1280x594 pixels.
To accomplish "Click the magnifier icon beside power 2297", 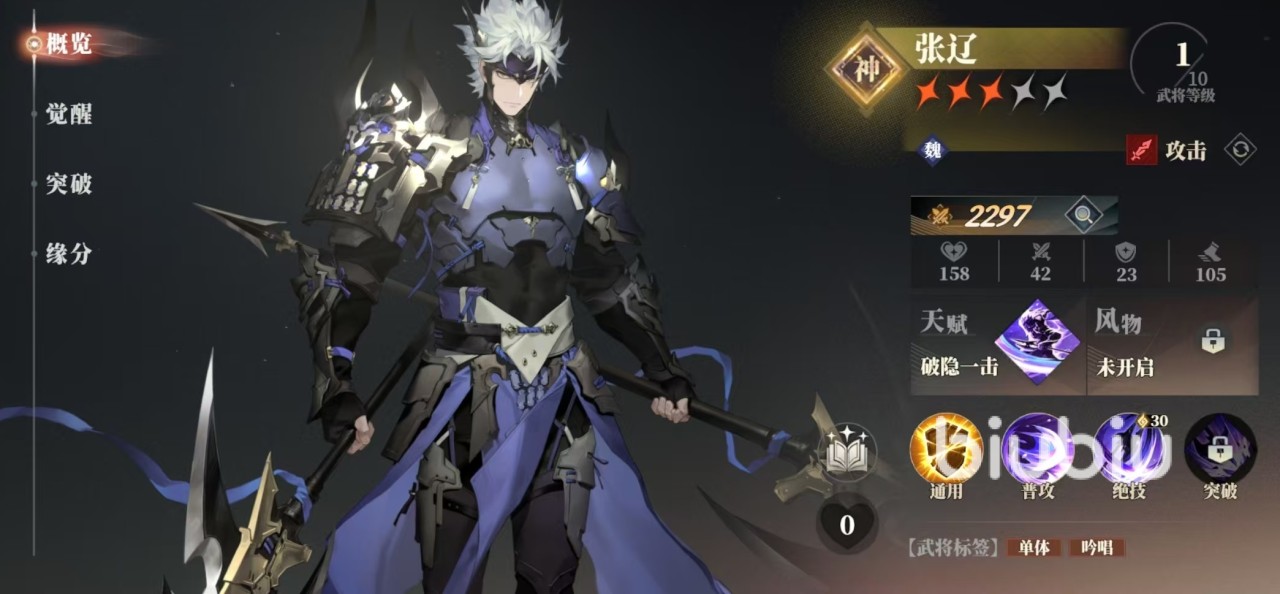I will tap(1080, 215).
